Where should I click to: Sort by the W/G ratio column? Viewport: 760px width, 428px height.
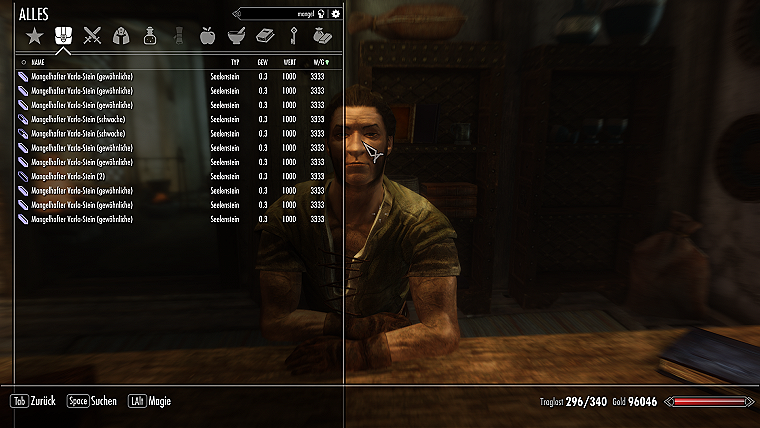[x=318, y=62]
